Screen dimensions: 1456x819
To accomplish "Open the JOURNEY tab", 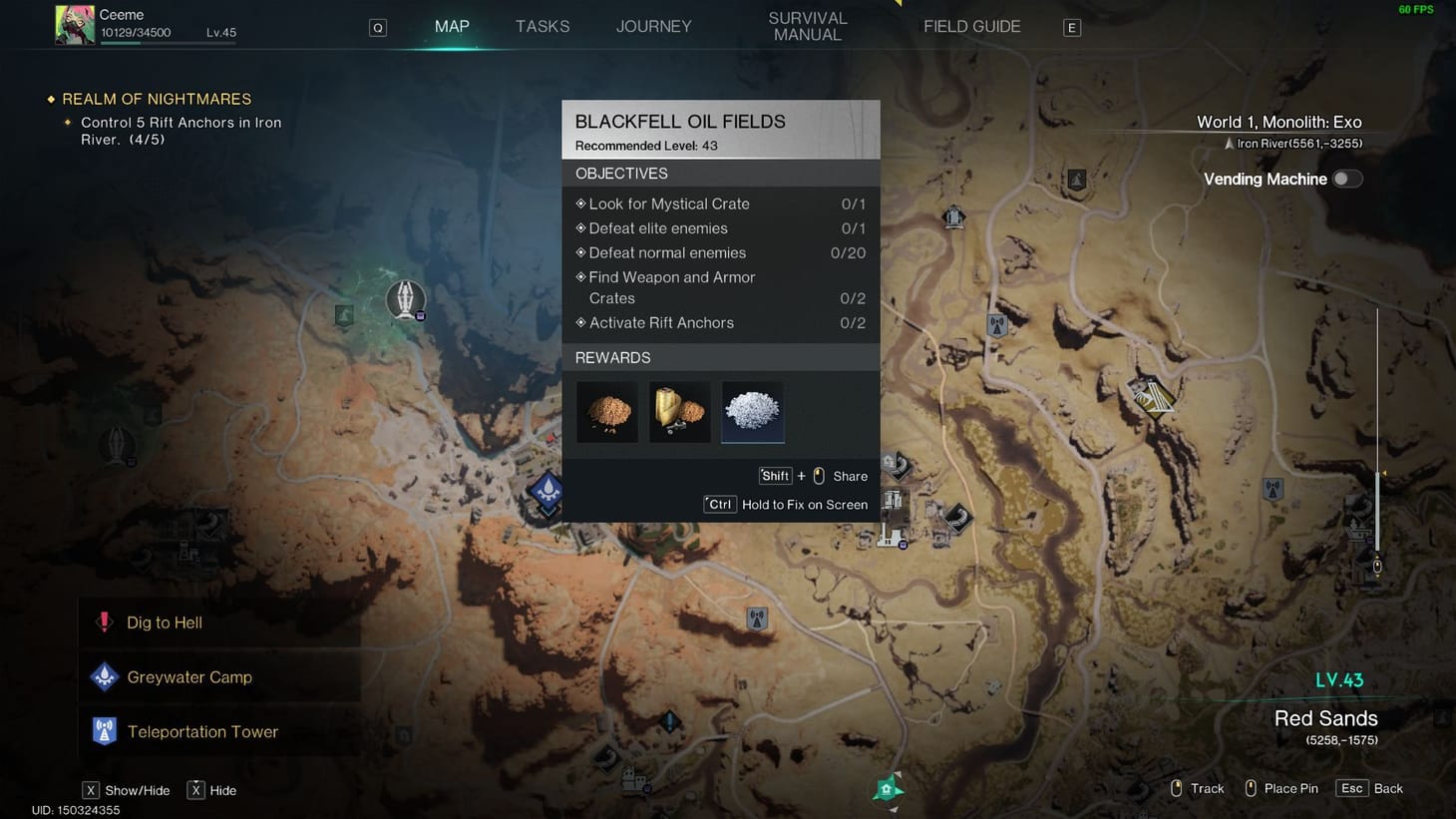I will tap(653, 26).
